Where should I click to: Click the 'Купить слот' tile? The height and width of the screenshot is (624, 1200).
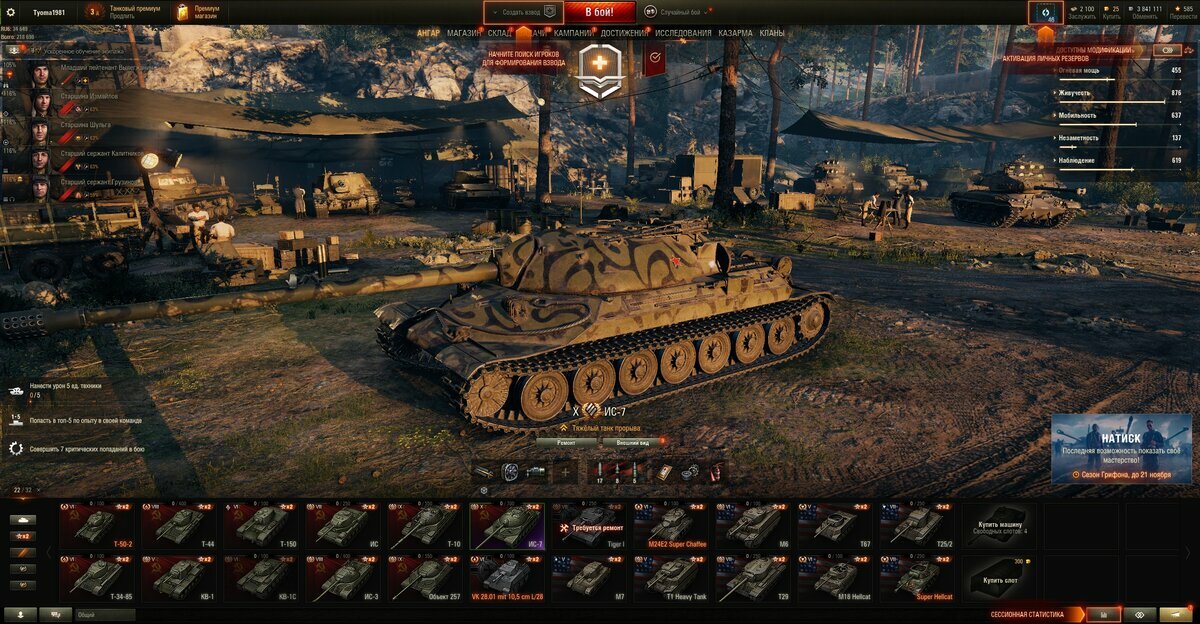pyautogui.click(x=1001, y=577)
